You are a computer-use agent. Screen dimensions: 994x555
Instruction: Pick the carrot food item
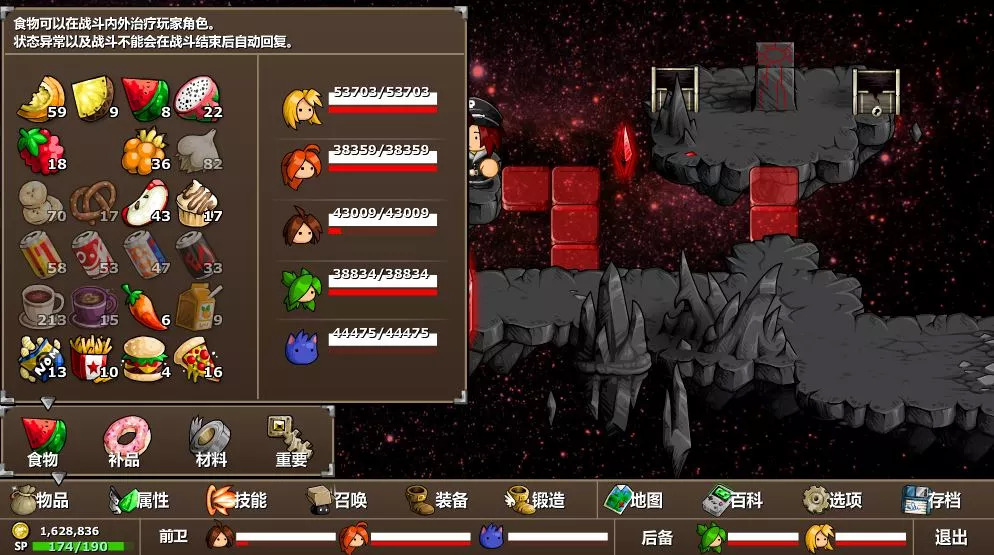[x=146, y=305]
